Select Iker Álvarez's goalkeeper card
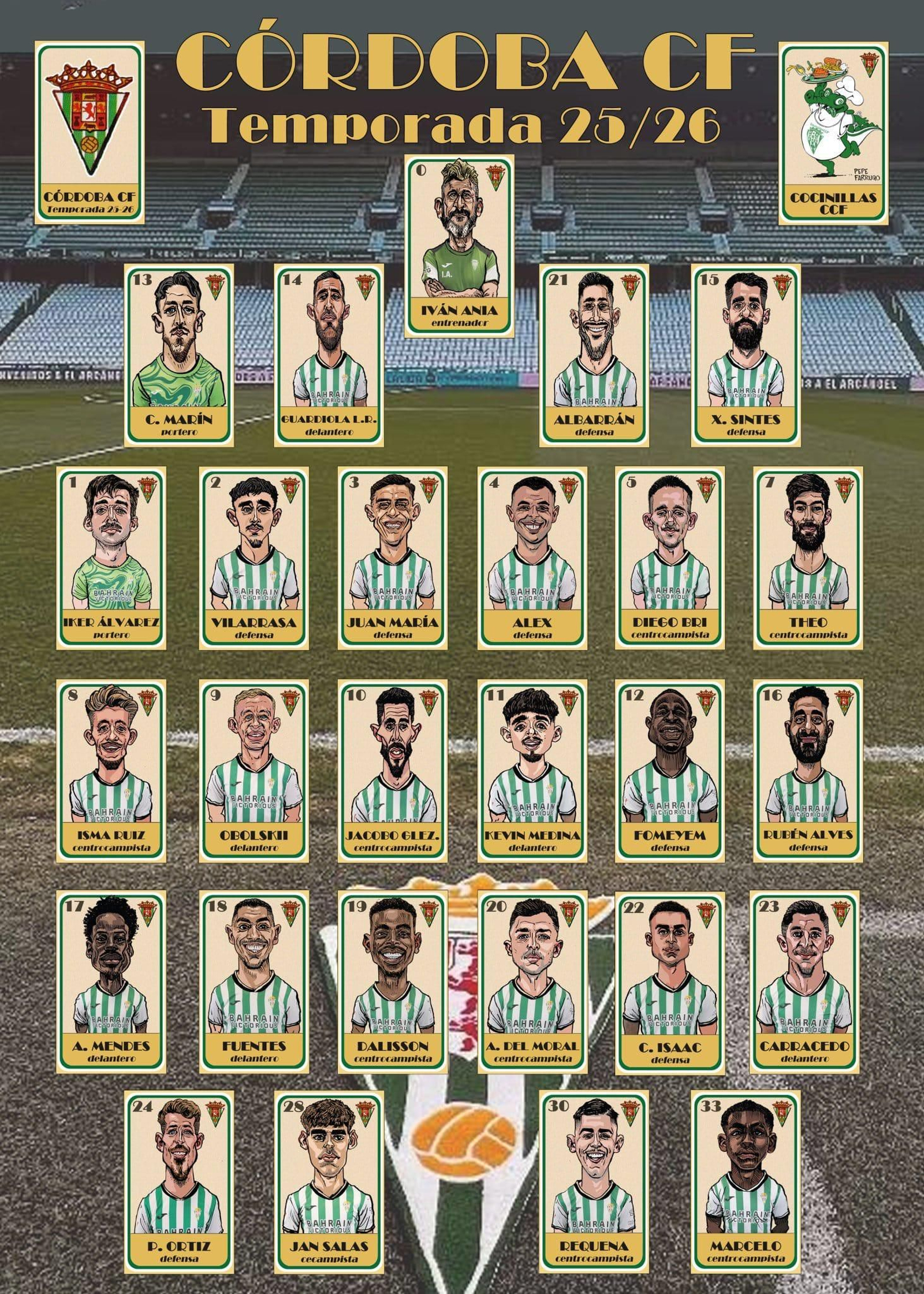Viewport: 924px width, 1294px height. pos(111,556)
